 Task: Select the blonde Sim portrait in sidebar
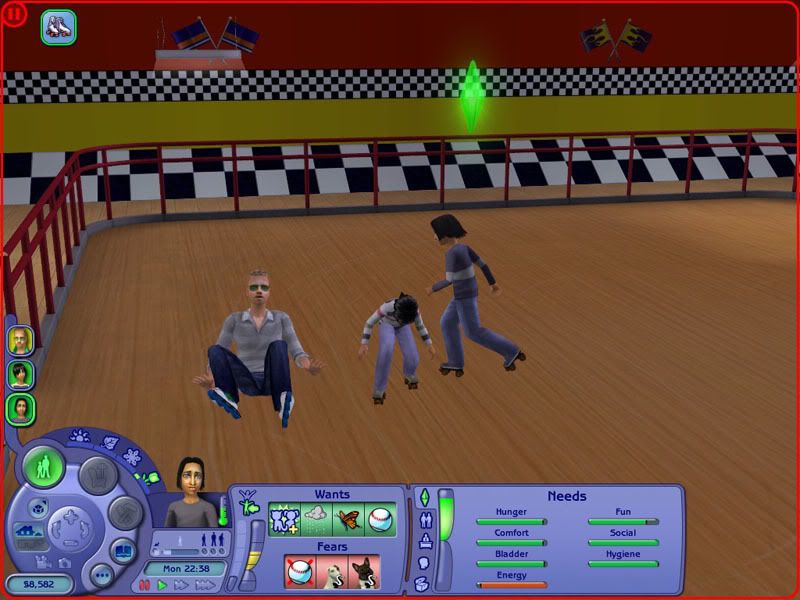pyautogui.click(x=20, y=340)
